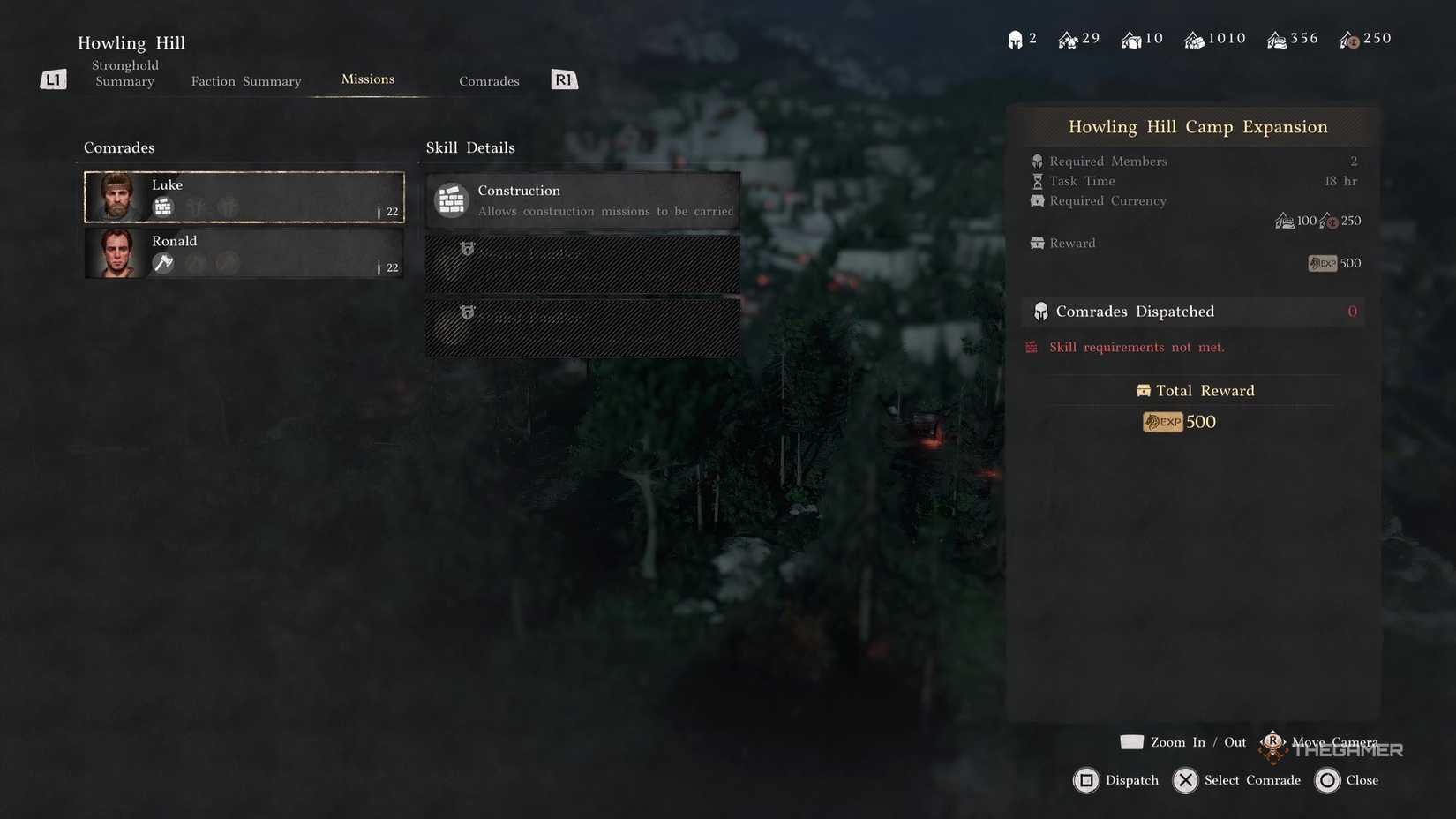The image size is (1456, 819).
Task: Click the hourglass icon next to Task Time
Action: pyautogui.click(x=1036, y=181)
